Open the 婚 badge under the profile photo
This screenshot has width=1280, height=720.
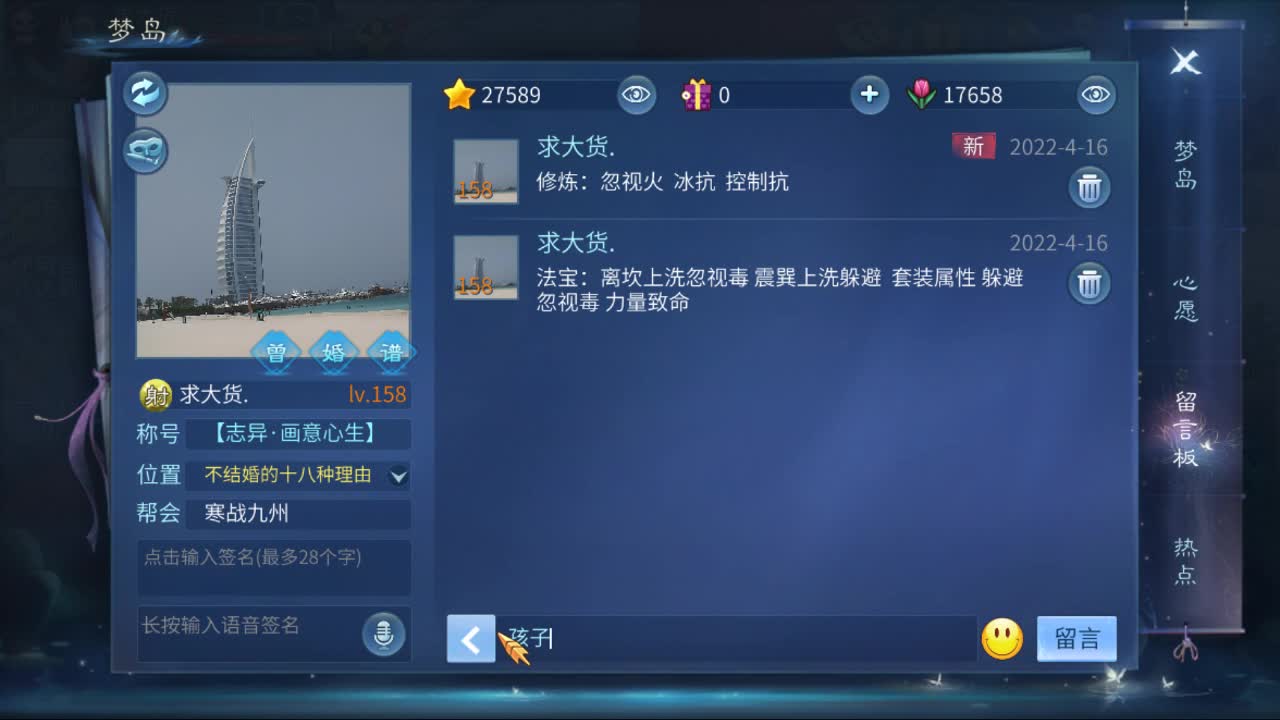coord(333,353)
